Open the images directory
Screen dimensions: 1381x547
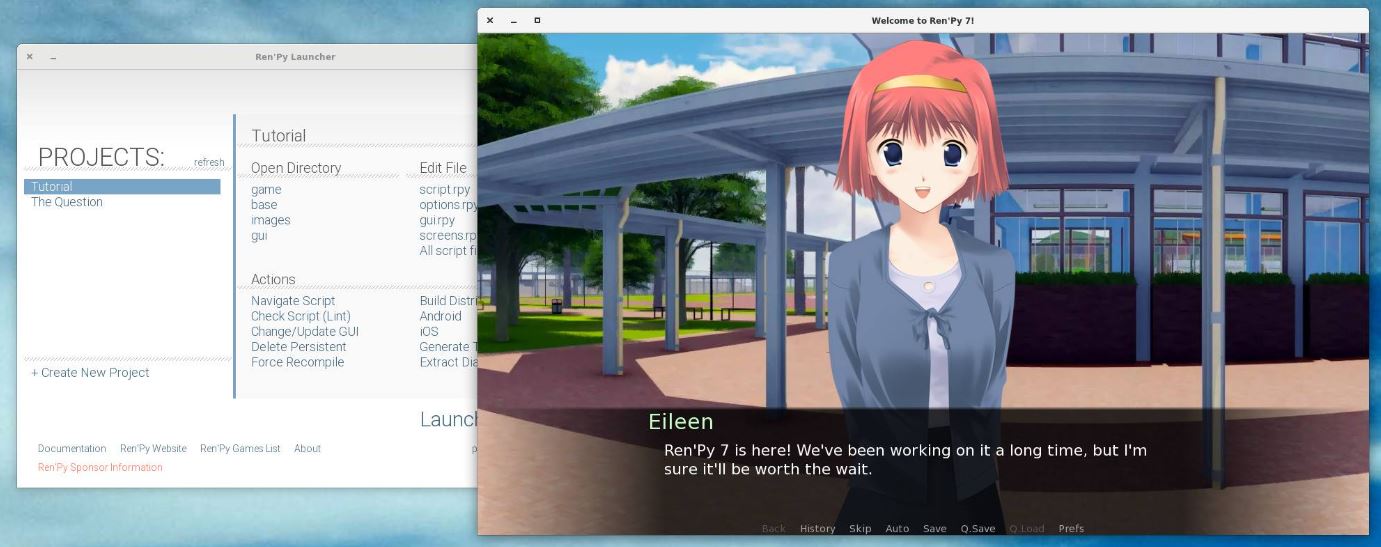click(271, 220)
